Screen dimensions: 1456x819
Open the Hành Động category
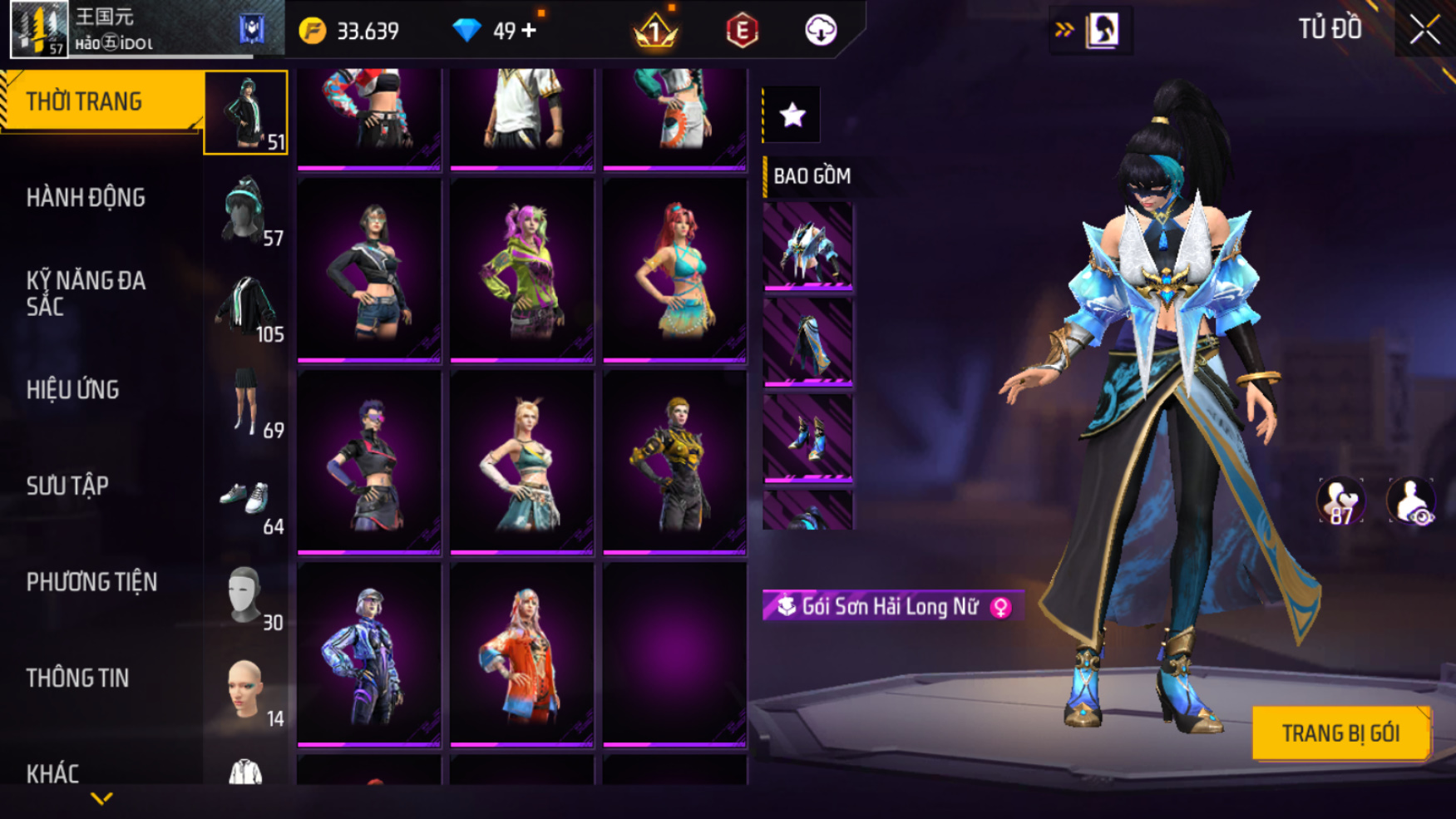coord(86,198)
